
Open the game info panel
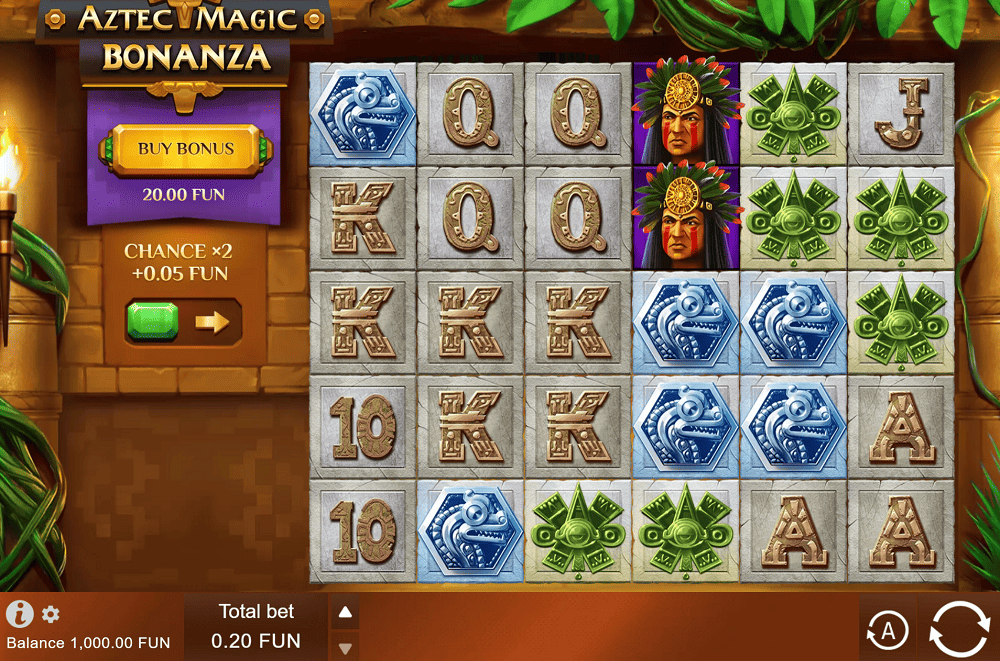20,613
